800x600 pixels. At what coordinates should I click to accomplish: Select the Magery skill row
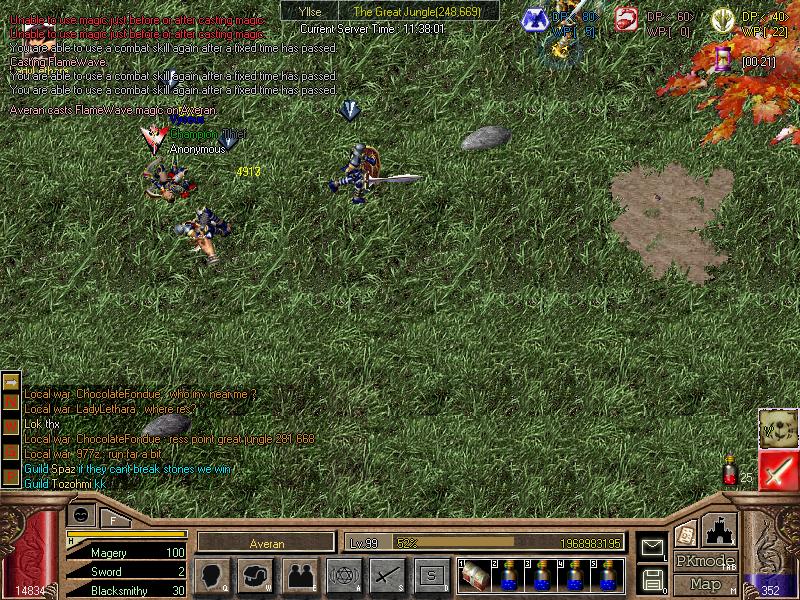click(125, 552)
